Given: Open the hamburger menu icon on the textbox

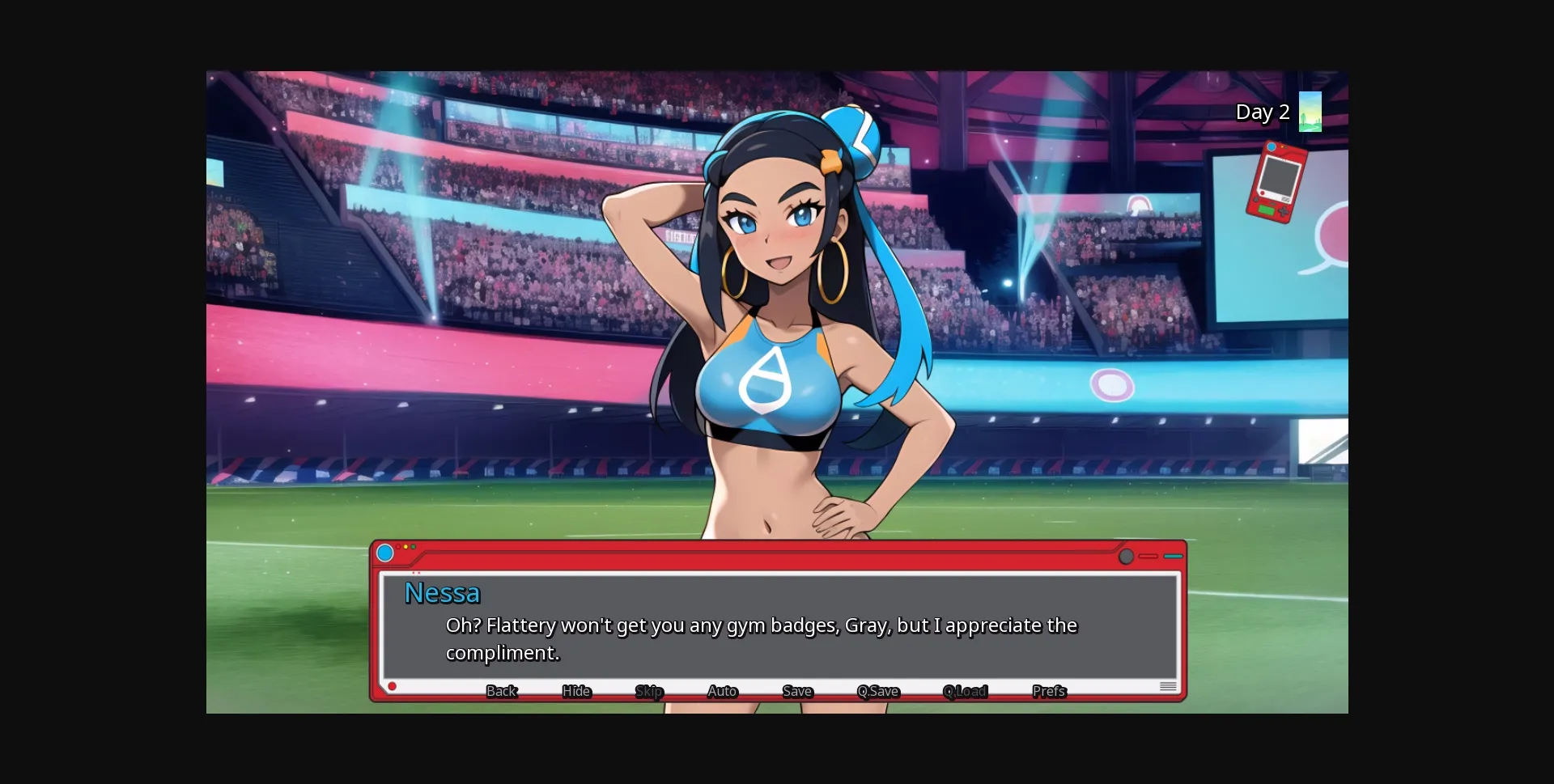Looking at the screenshot, I should point(1168,685).
